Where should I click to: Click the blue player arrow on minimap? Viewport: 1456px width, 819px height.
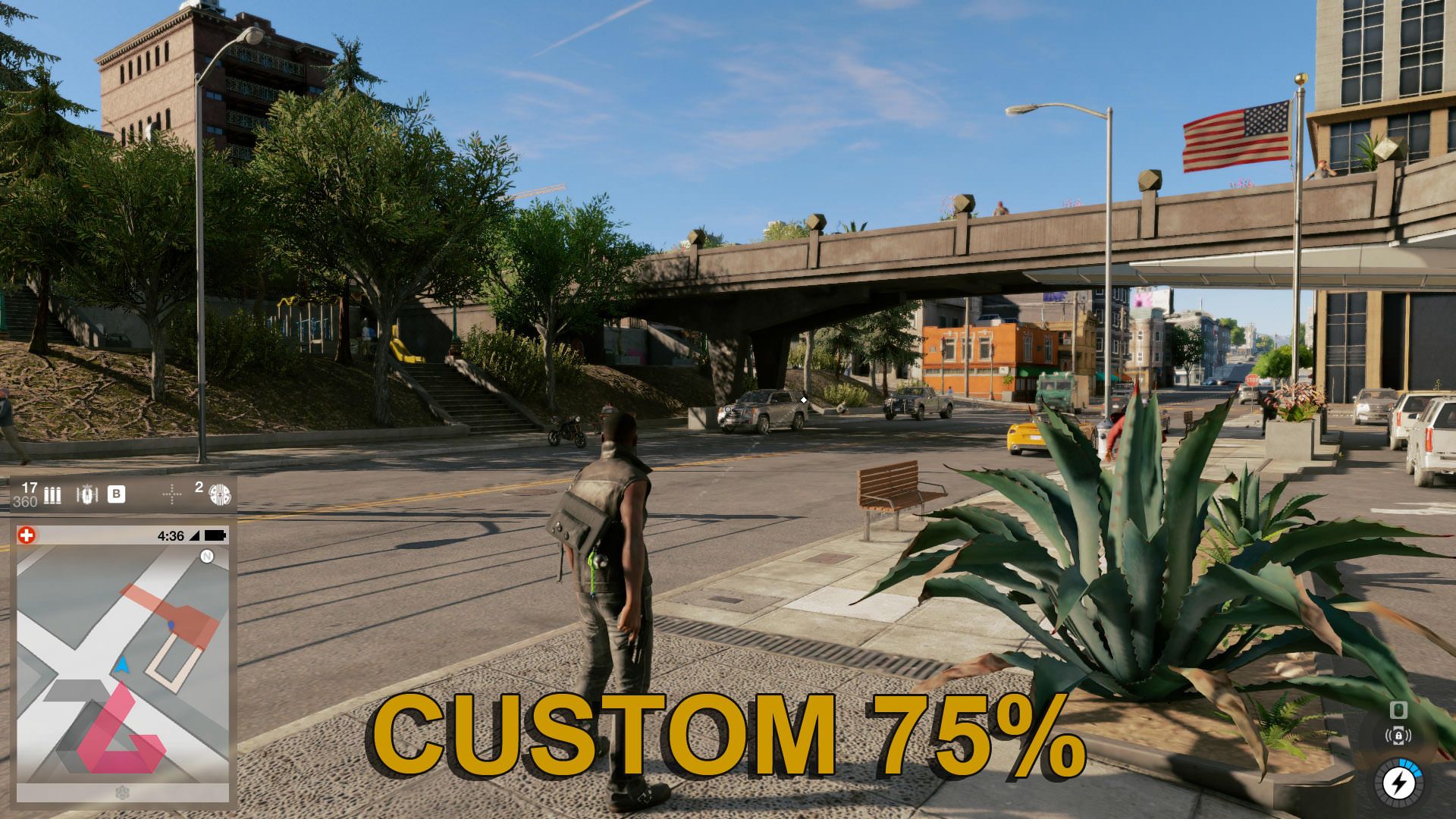121,665
